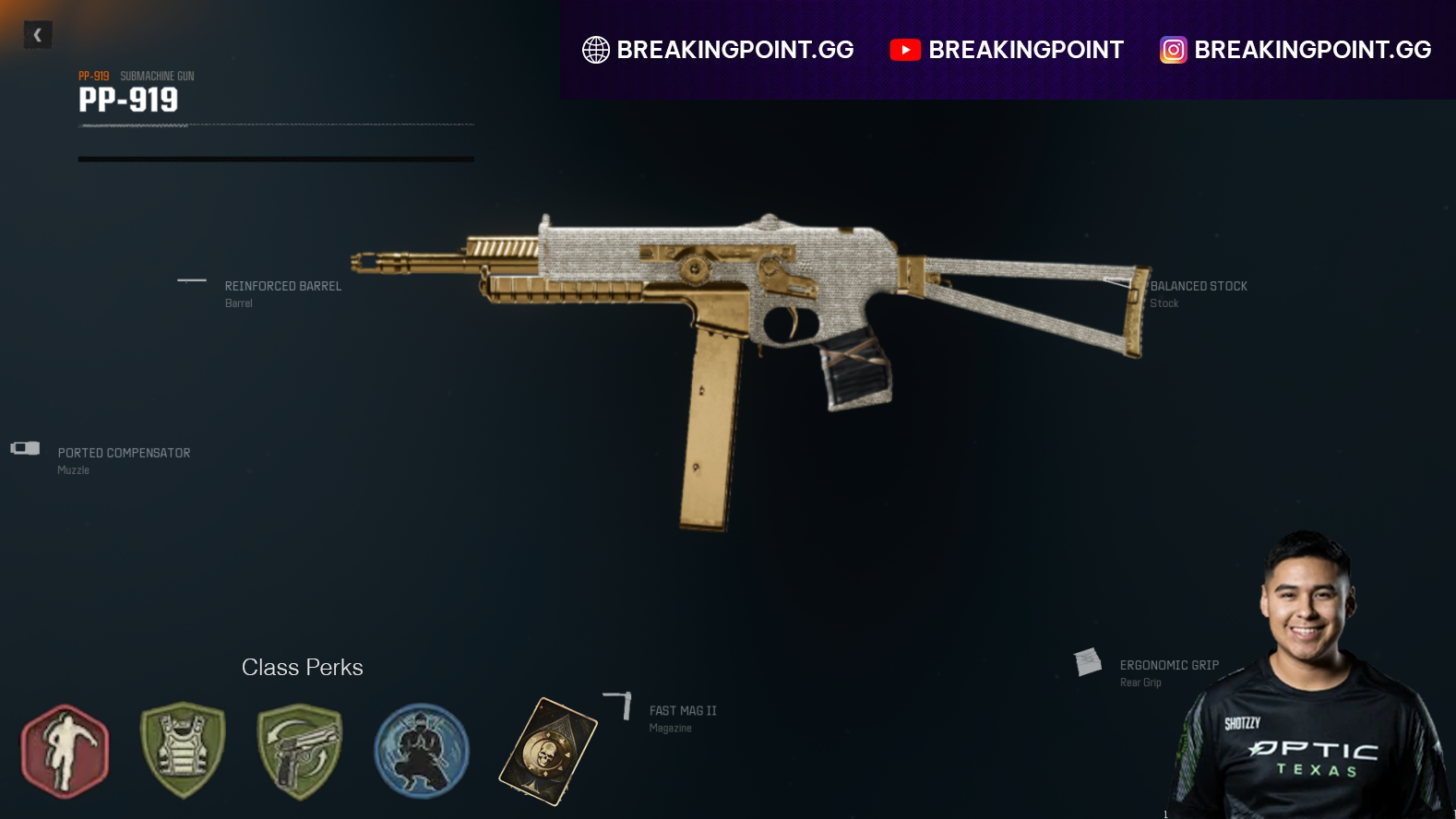The height and width of the screenshot is (819, 1456).
Task: Click the Submachine Gun category label
Action: 157,76
